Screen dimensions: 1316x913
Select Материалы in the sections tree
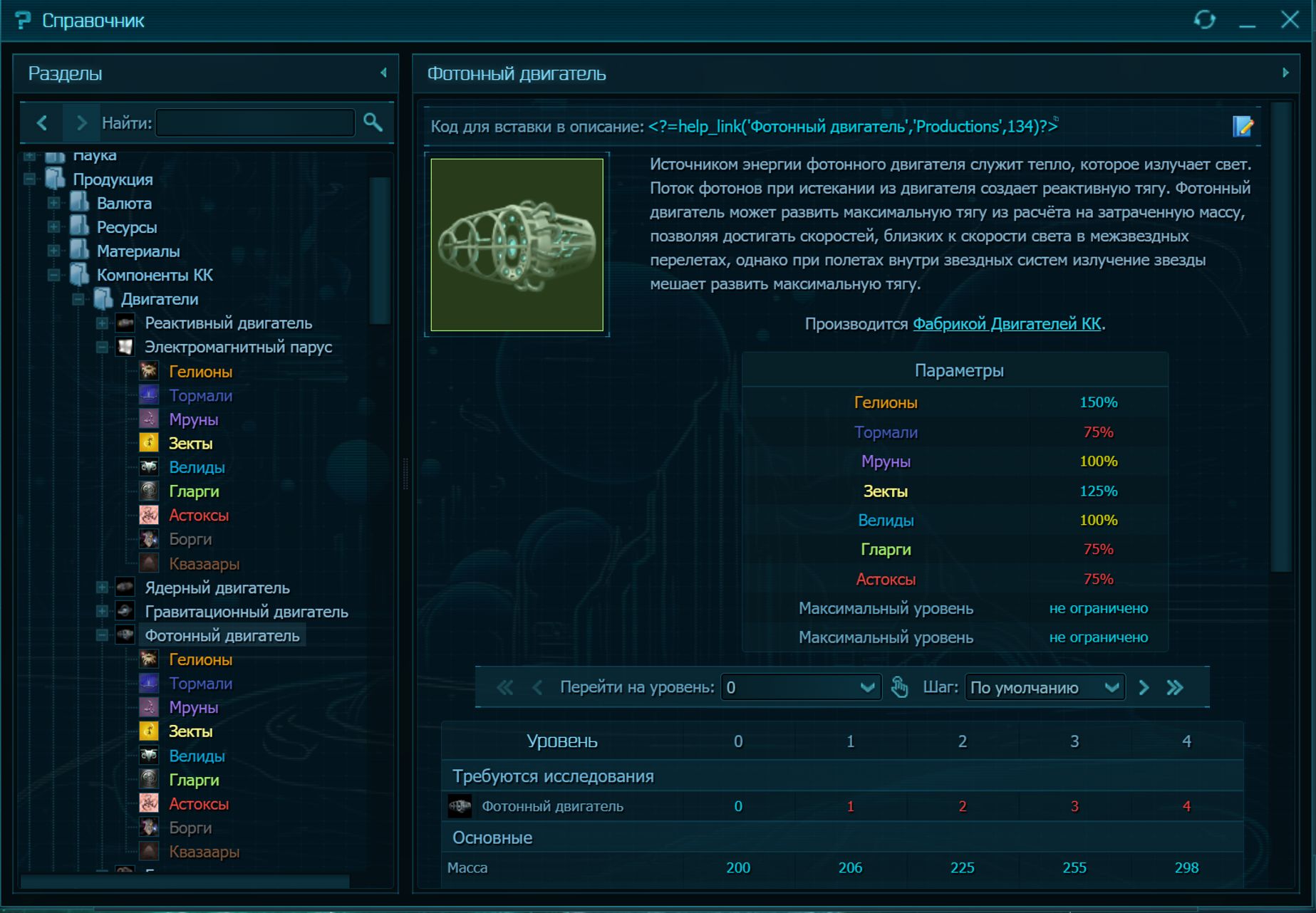point(138,251)
